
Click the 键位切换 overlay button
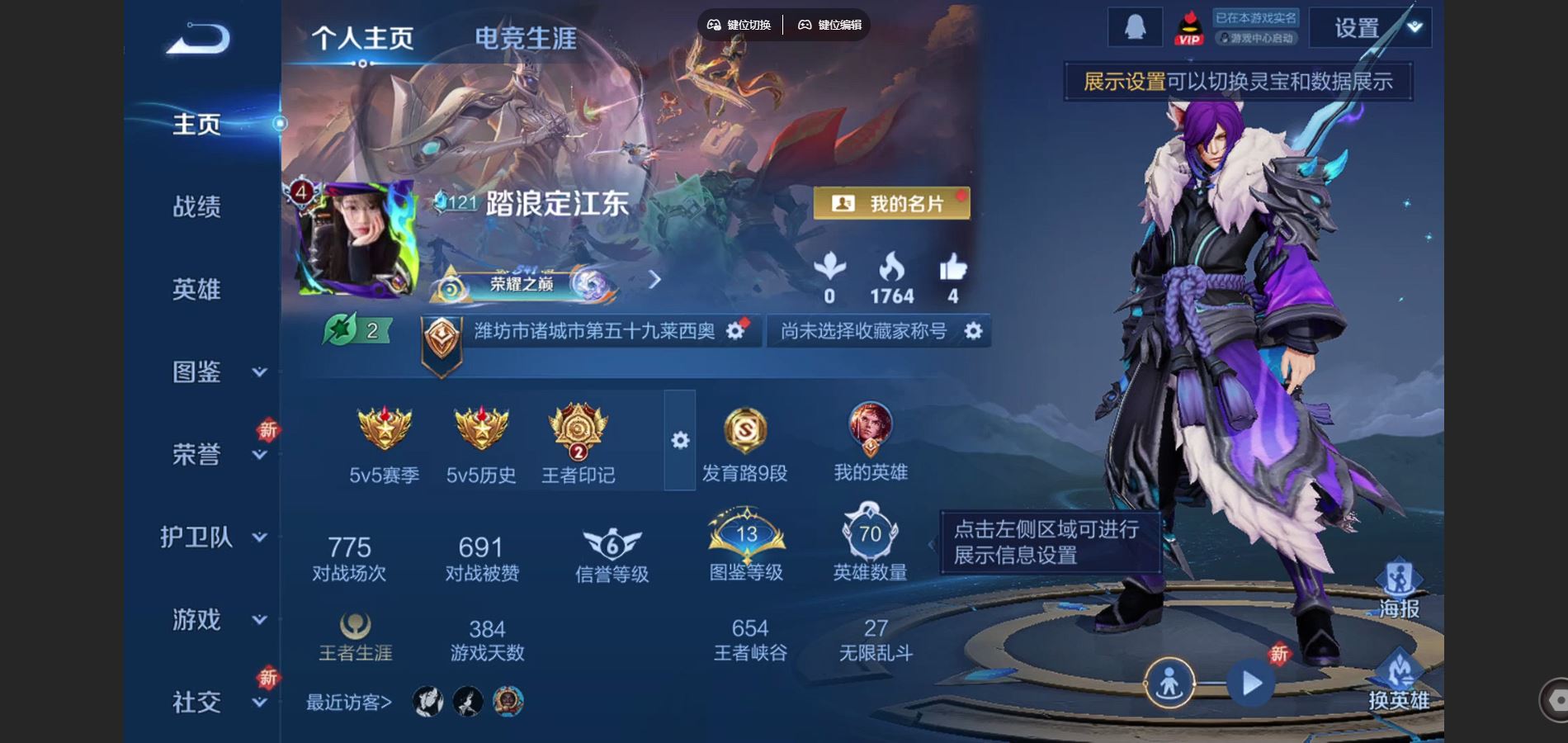(x=739, y=25)
